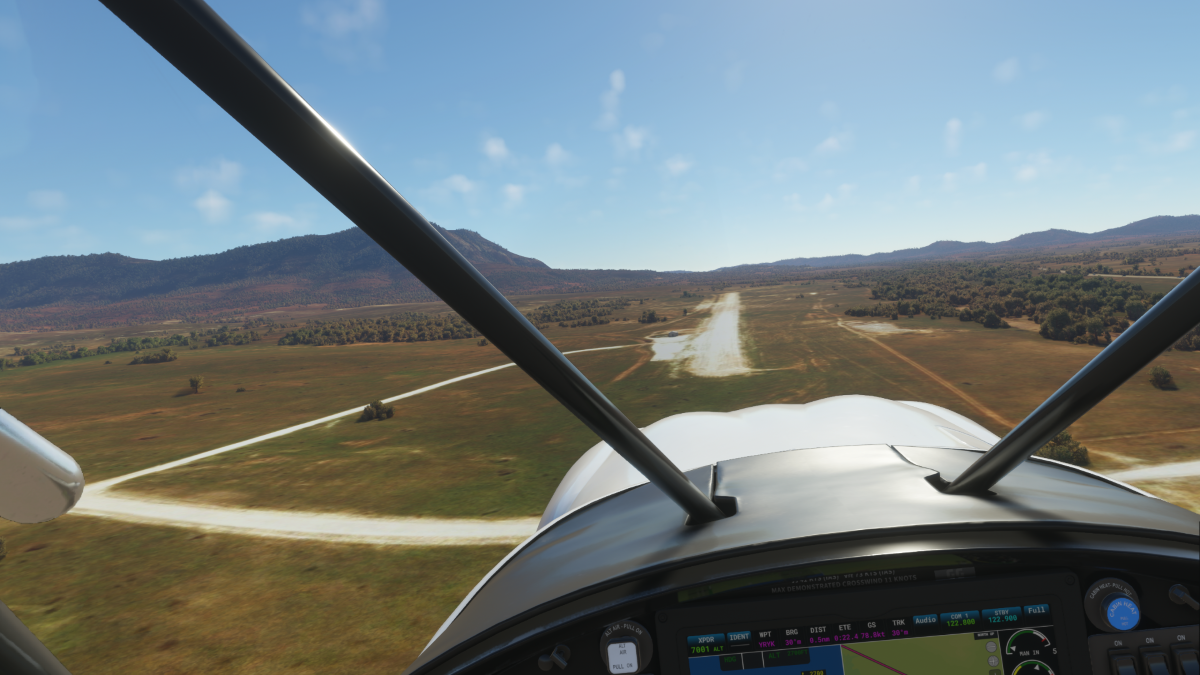
Task: Switch the display to Full mode
Action: pyautogui.click(x=1036, y=609)
